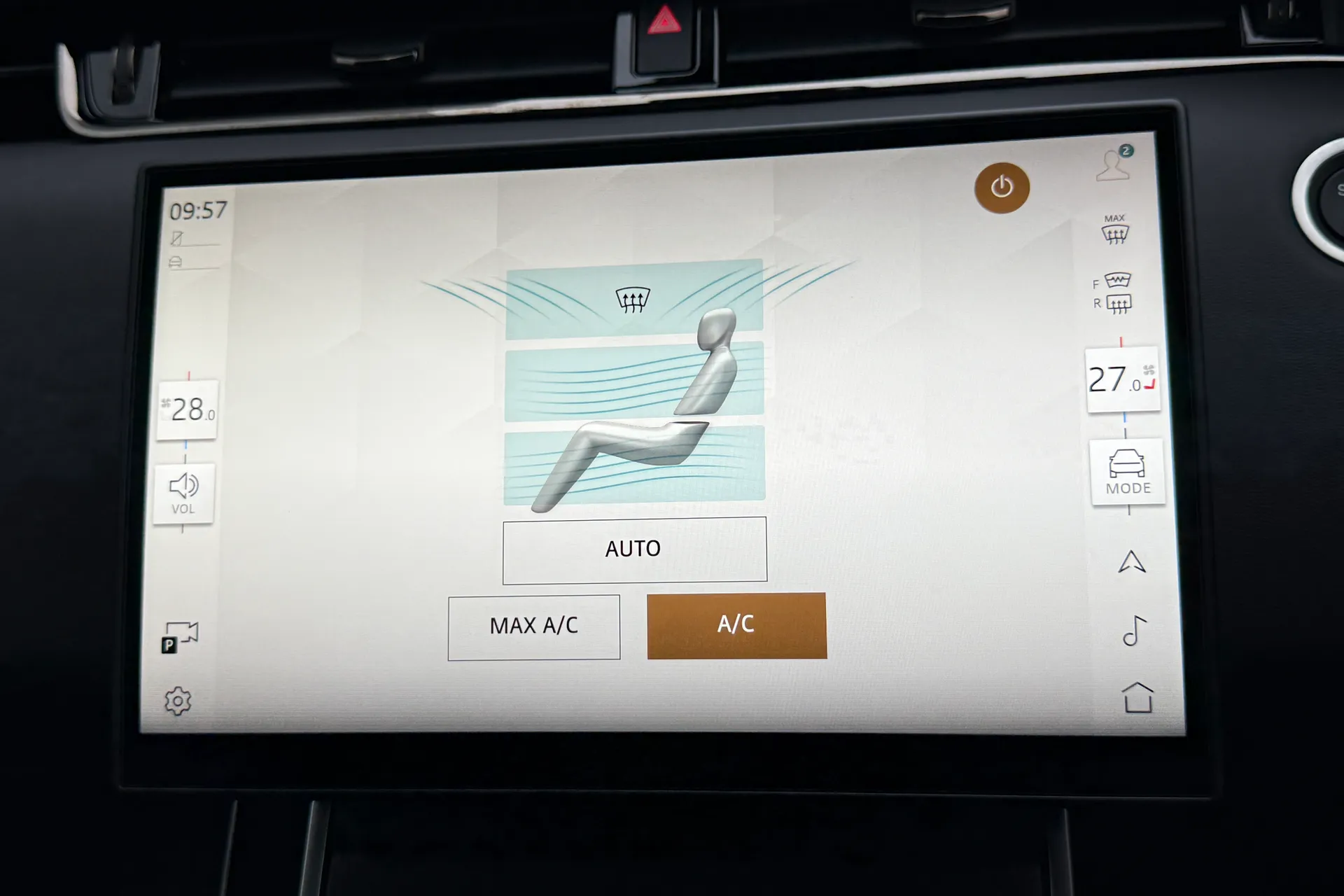The height and width of the screenshot is (896, 1344).
Task: Open media with the music note
Action: [1134, 631]
